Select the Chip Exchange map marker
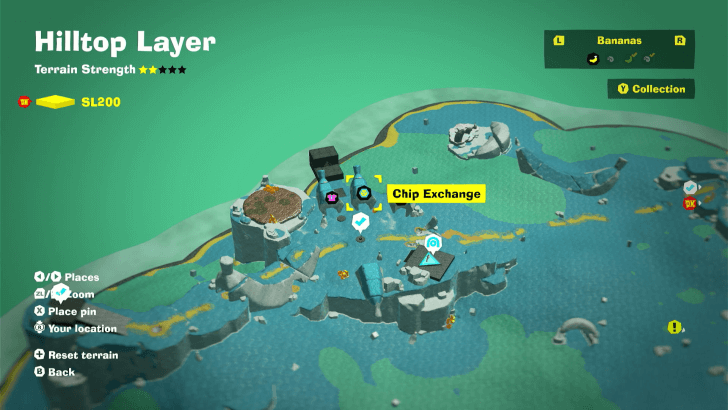Image resolution: width=728 pixels, height=410 pixels. pyautogui.click(x=363, y=193)
